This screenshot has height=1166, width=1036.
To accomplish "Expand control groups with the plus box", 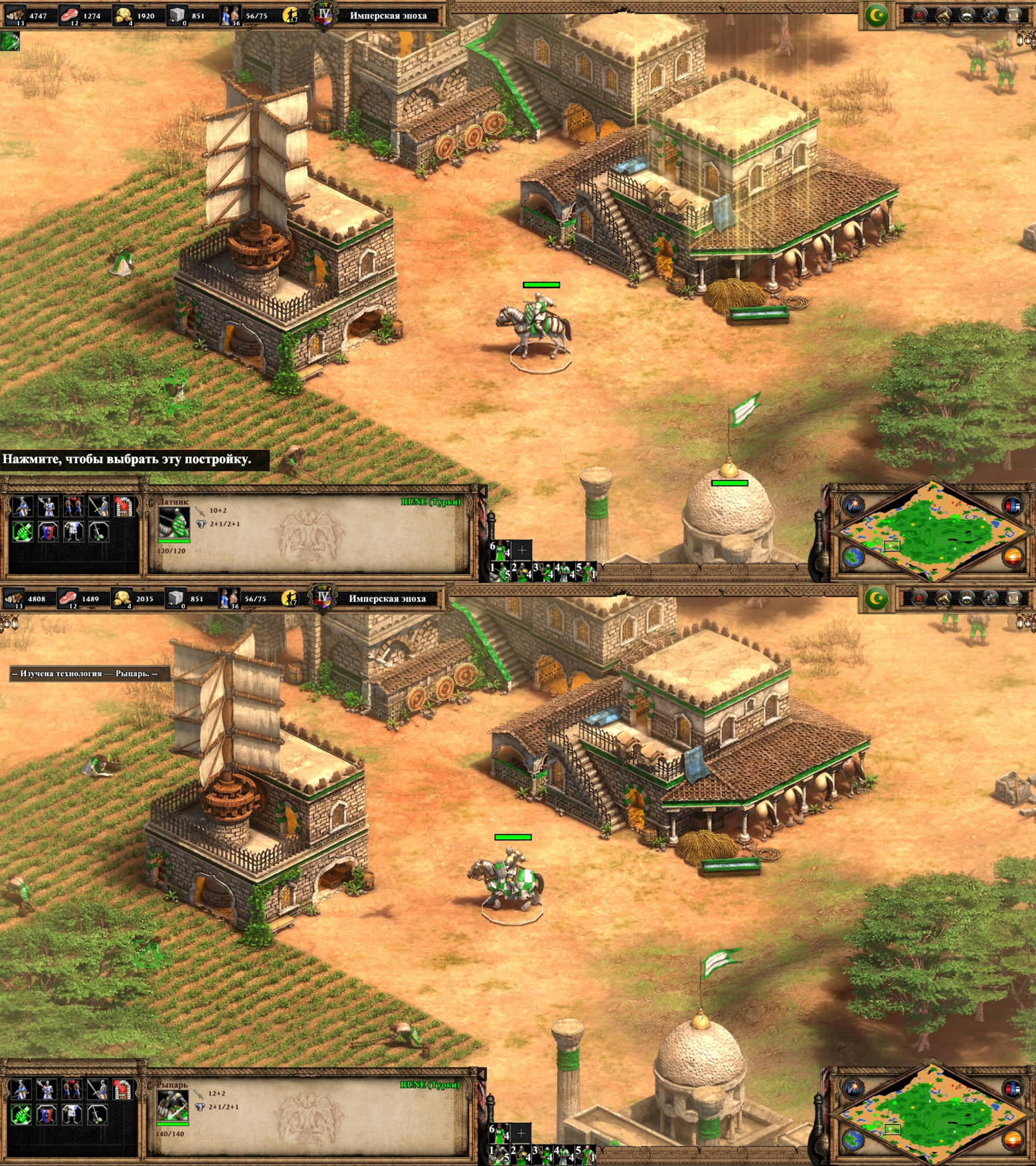I will click(521, 550).
